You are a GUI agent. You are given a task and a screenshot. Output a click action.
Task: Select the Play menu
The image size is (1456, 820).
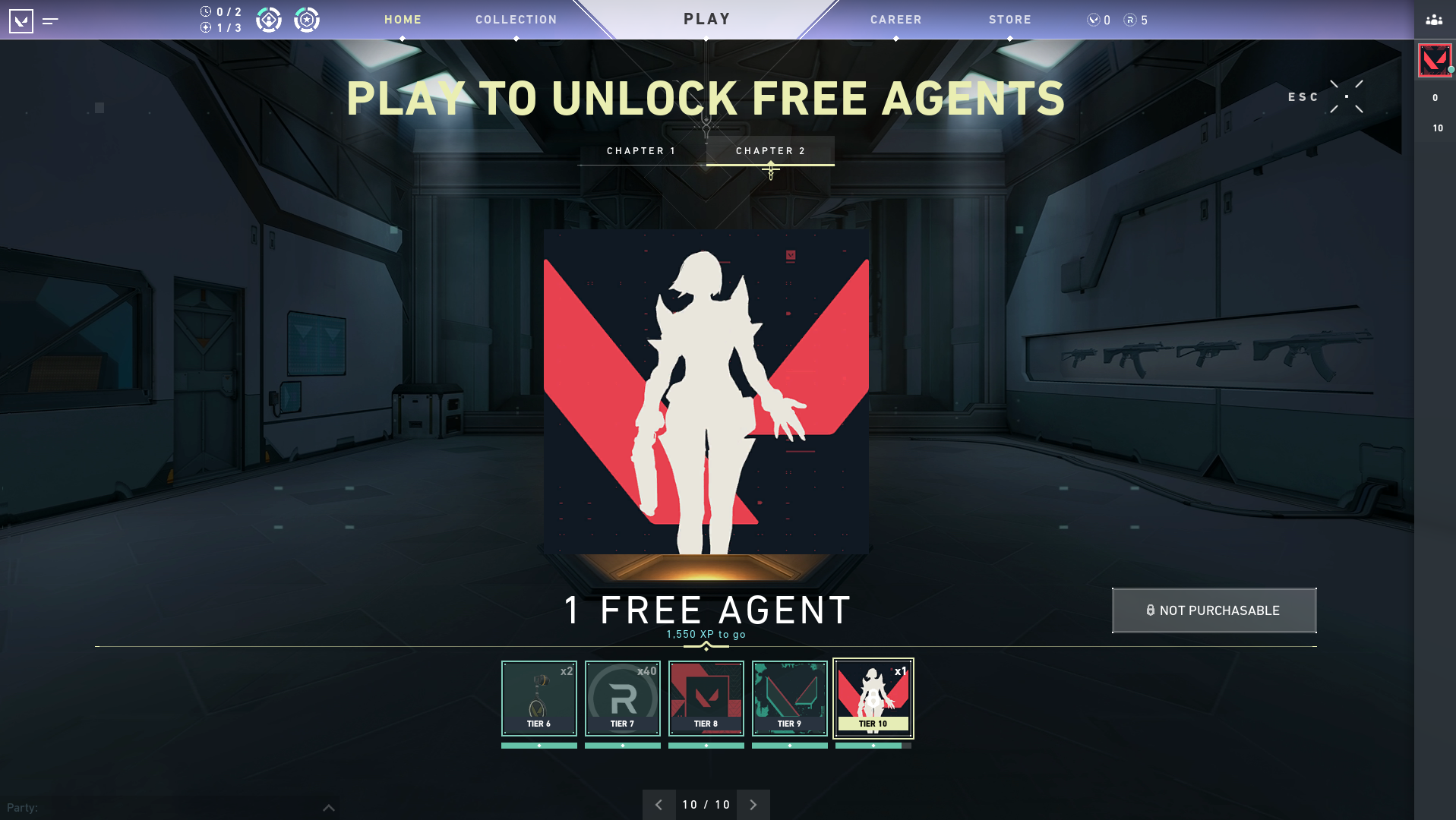[706, 19]
